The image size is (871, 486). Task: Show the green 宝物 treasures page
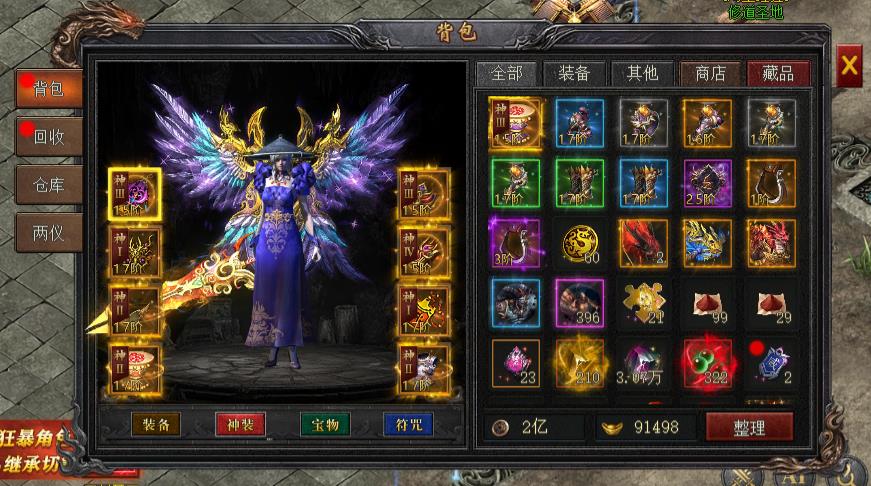[x=325, y=424]
